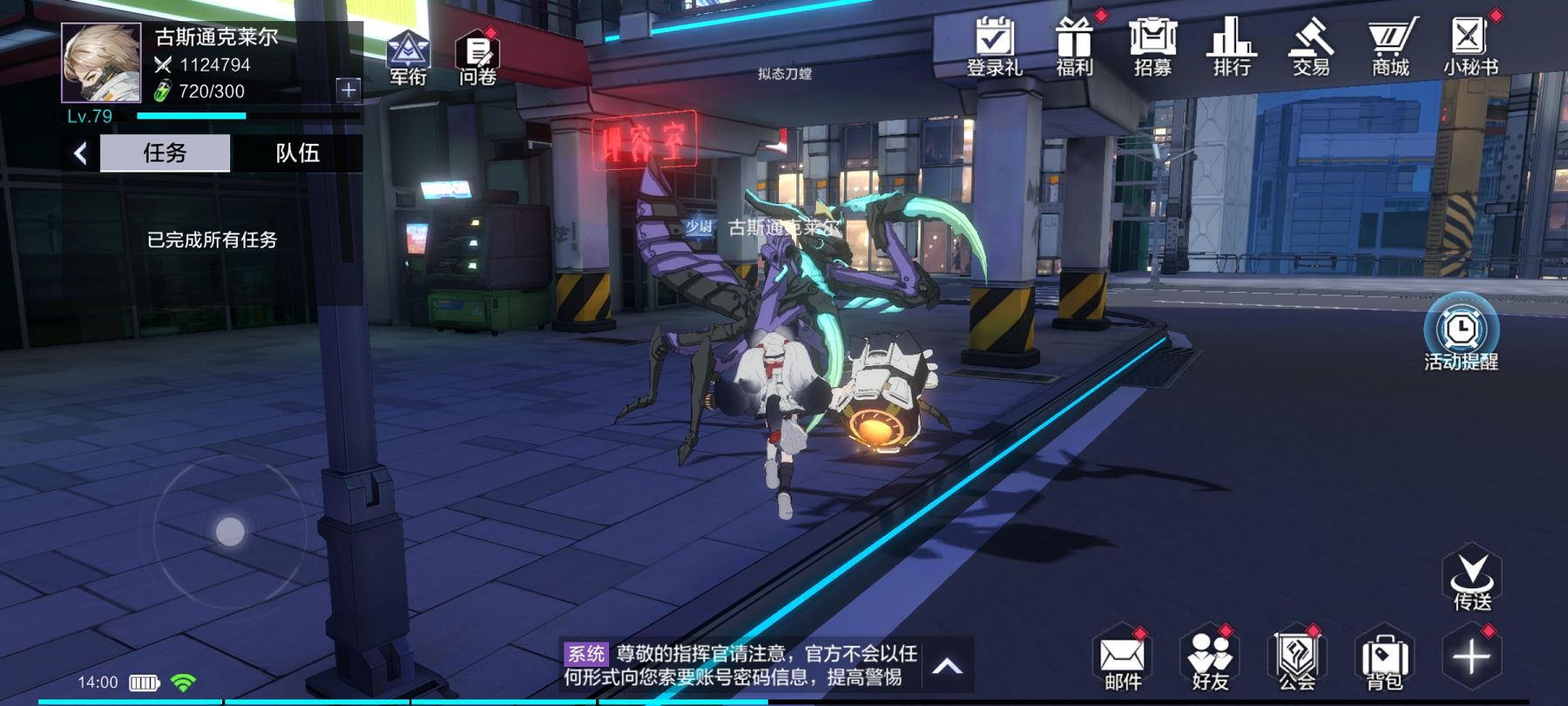Open the 问卷 survey
Image resolution: width=1568 pixels, height=706 pixels.
477,56
